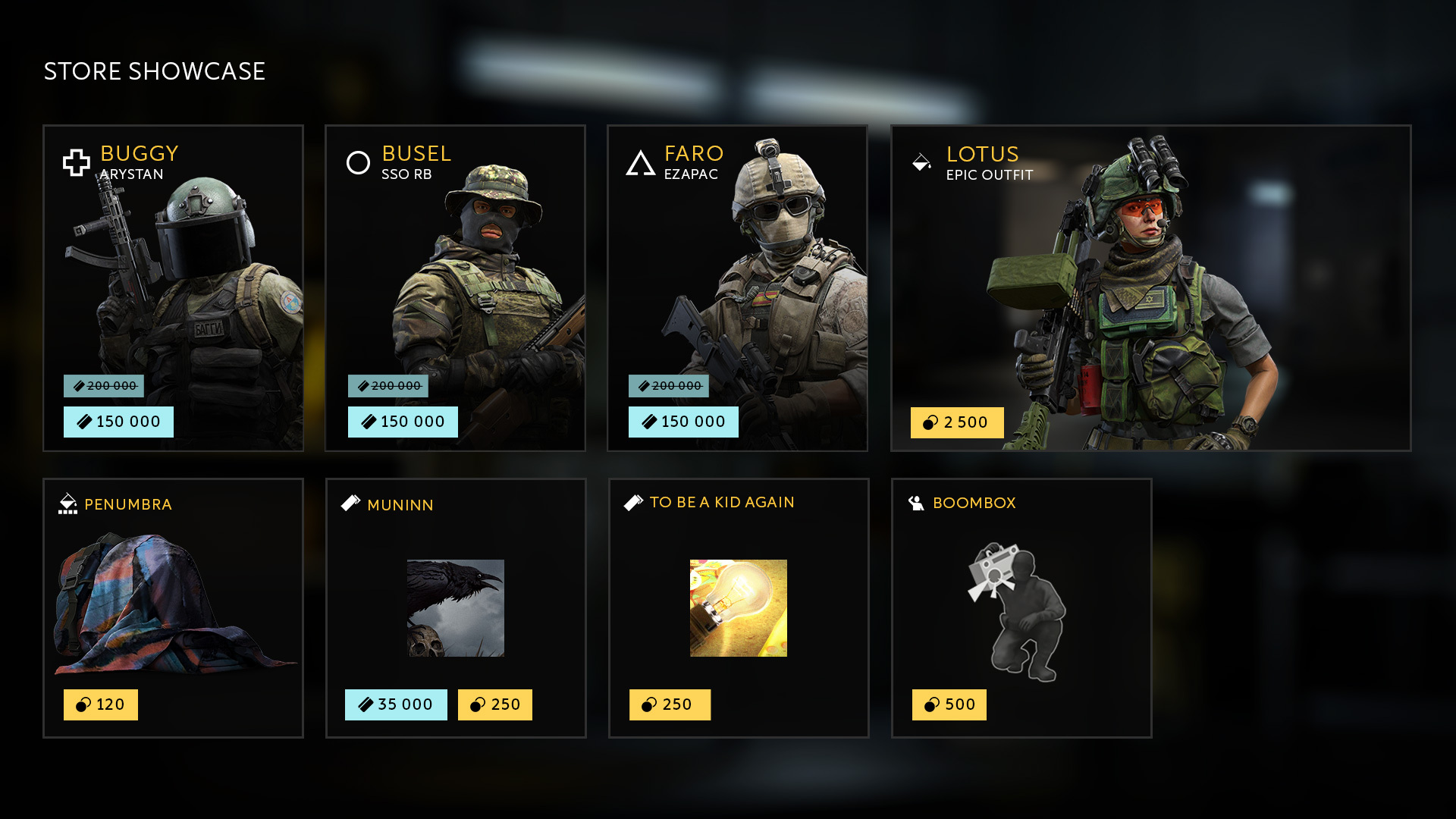
Task: Buy Muninn for 250 coins
Action: pyautogui.click(x=495, y=704)
